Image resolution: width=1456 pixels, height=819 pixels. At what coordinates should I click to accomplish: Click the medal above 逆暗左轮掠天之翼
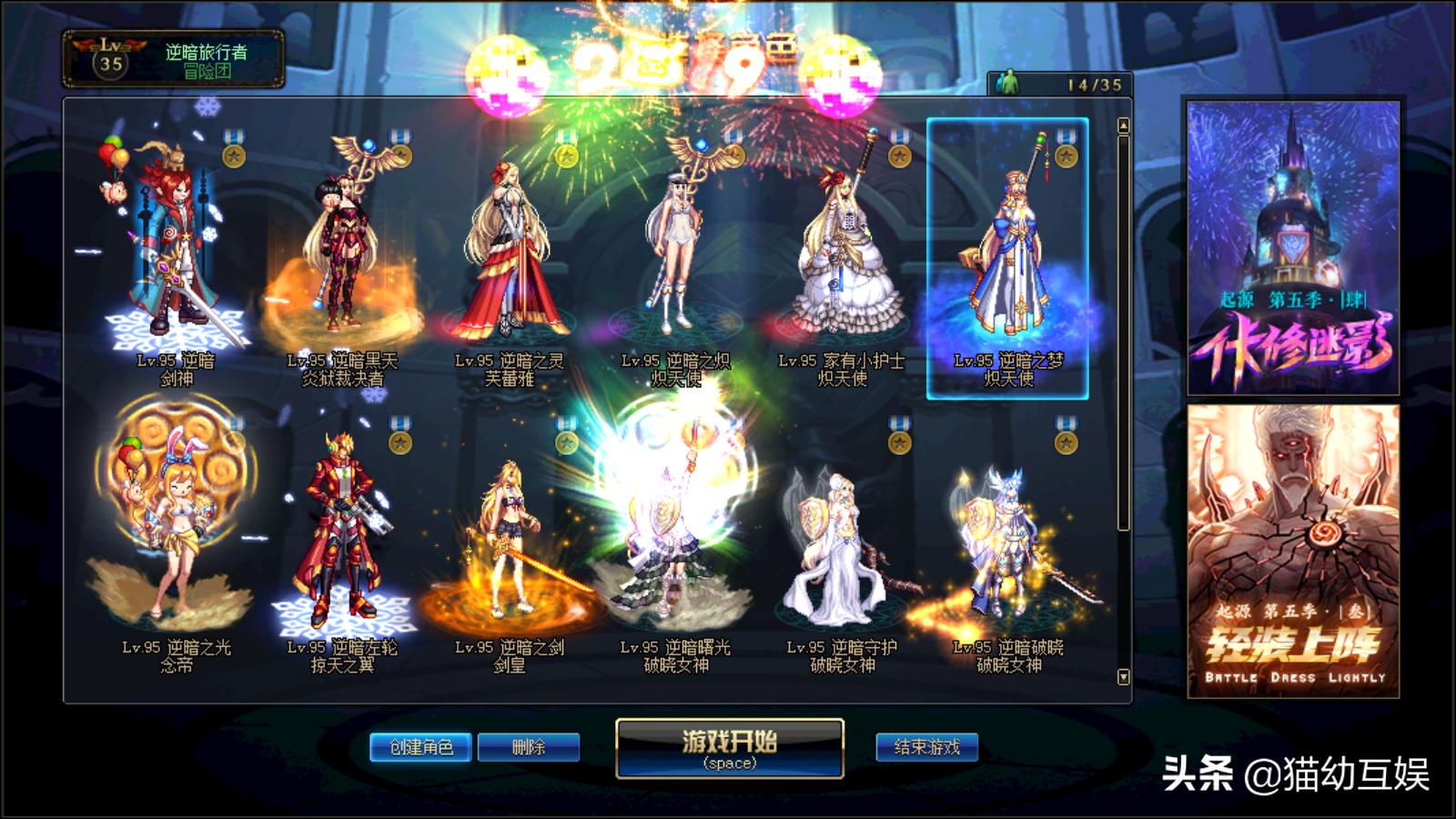pyautogui.click(x=399, y=440)
